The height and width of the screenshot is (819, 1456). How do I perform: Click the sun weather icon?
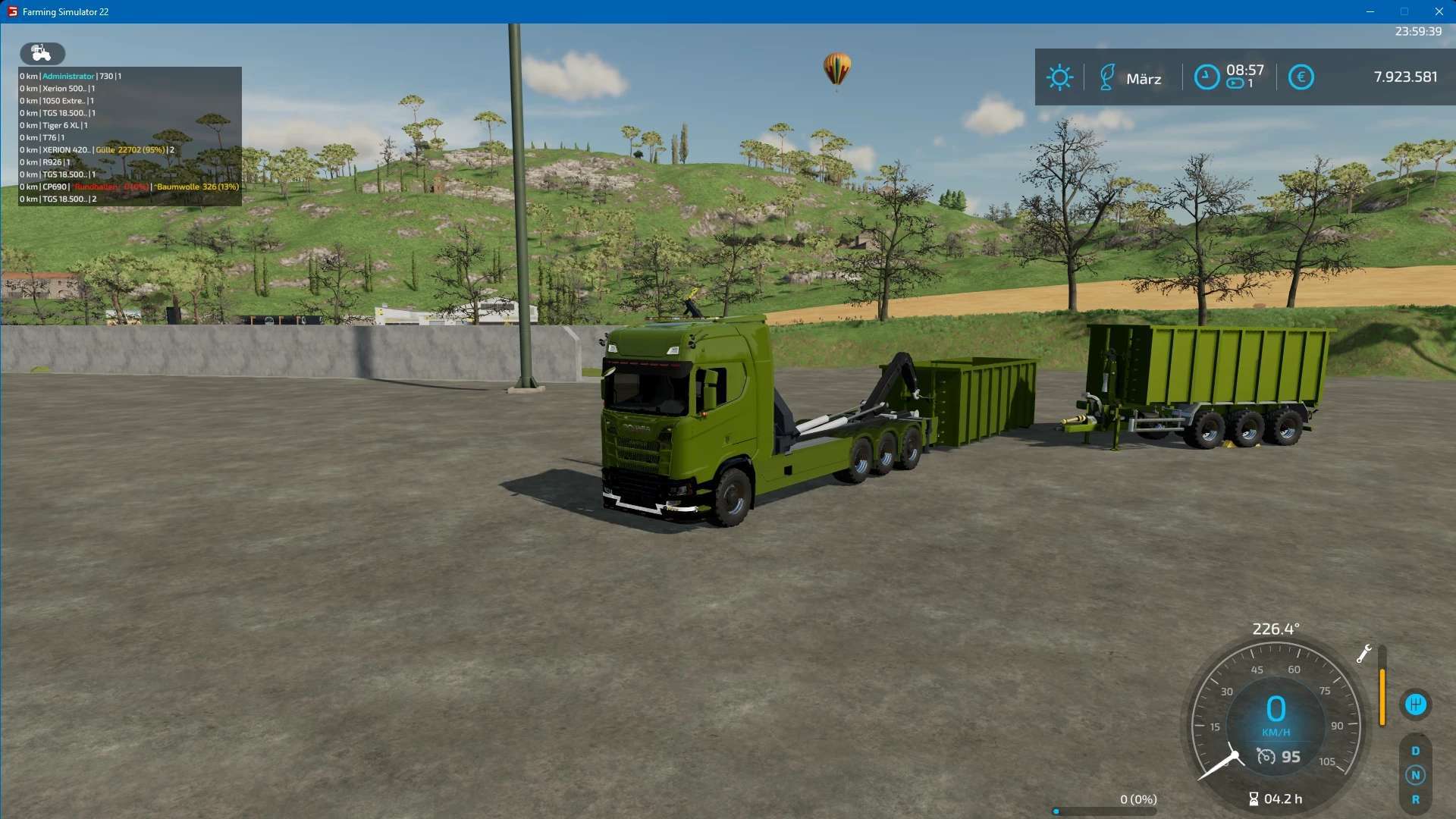click(1059, 77)
